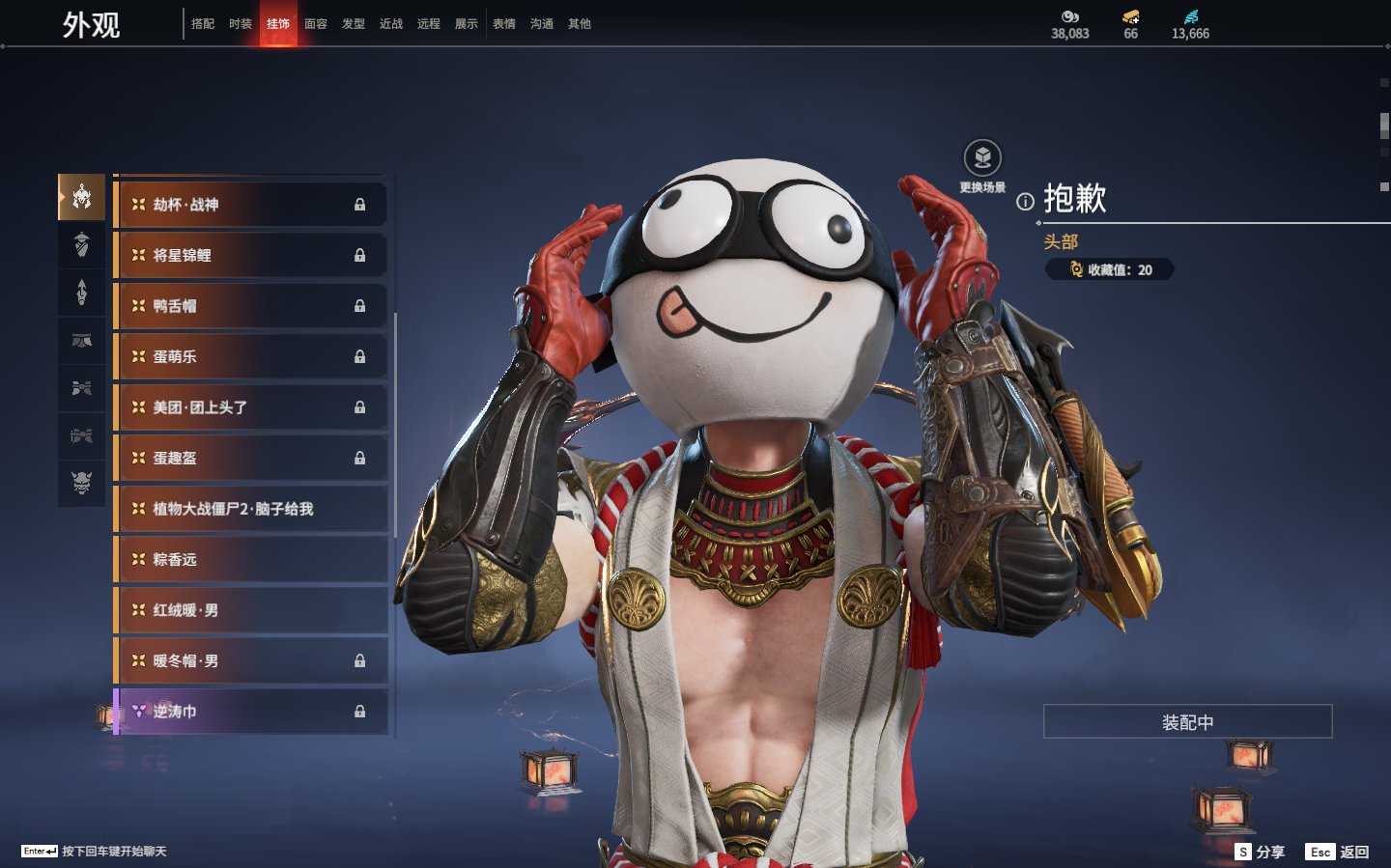
Task: Choose the 粽香远 accessory
Action: 251,560
